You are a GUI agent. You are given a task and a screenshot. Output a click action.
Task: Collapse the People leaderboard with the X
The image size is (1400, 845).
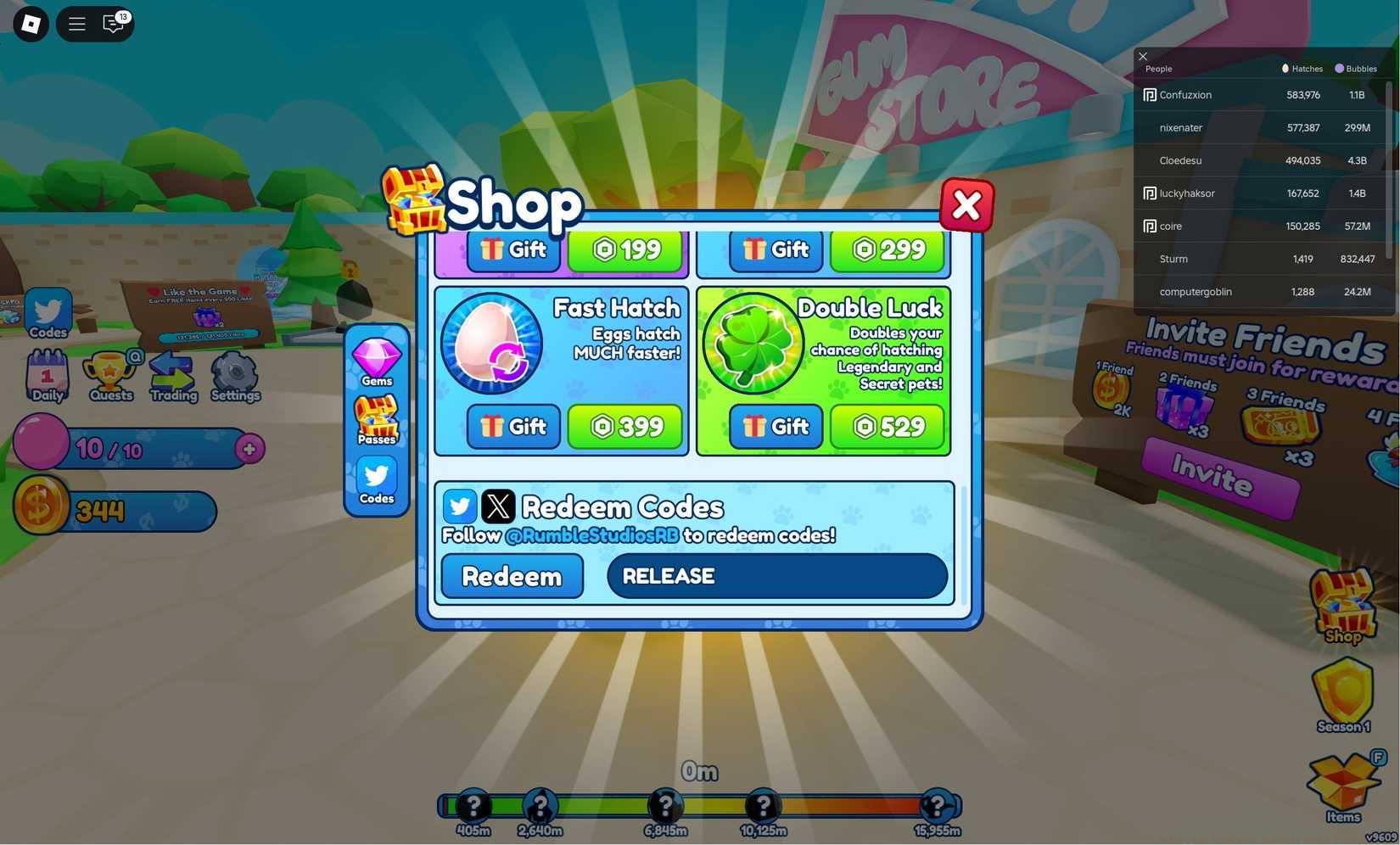click(x=1143, y=56)
